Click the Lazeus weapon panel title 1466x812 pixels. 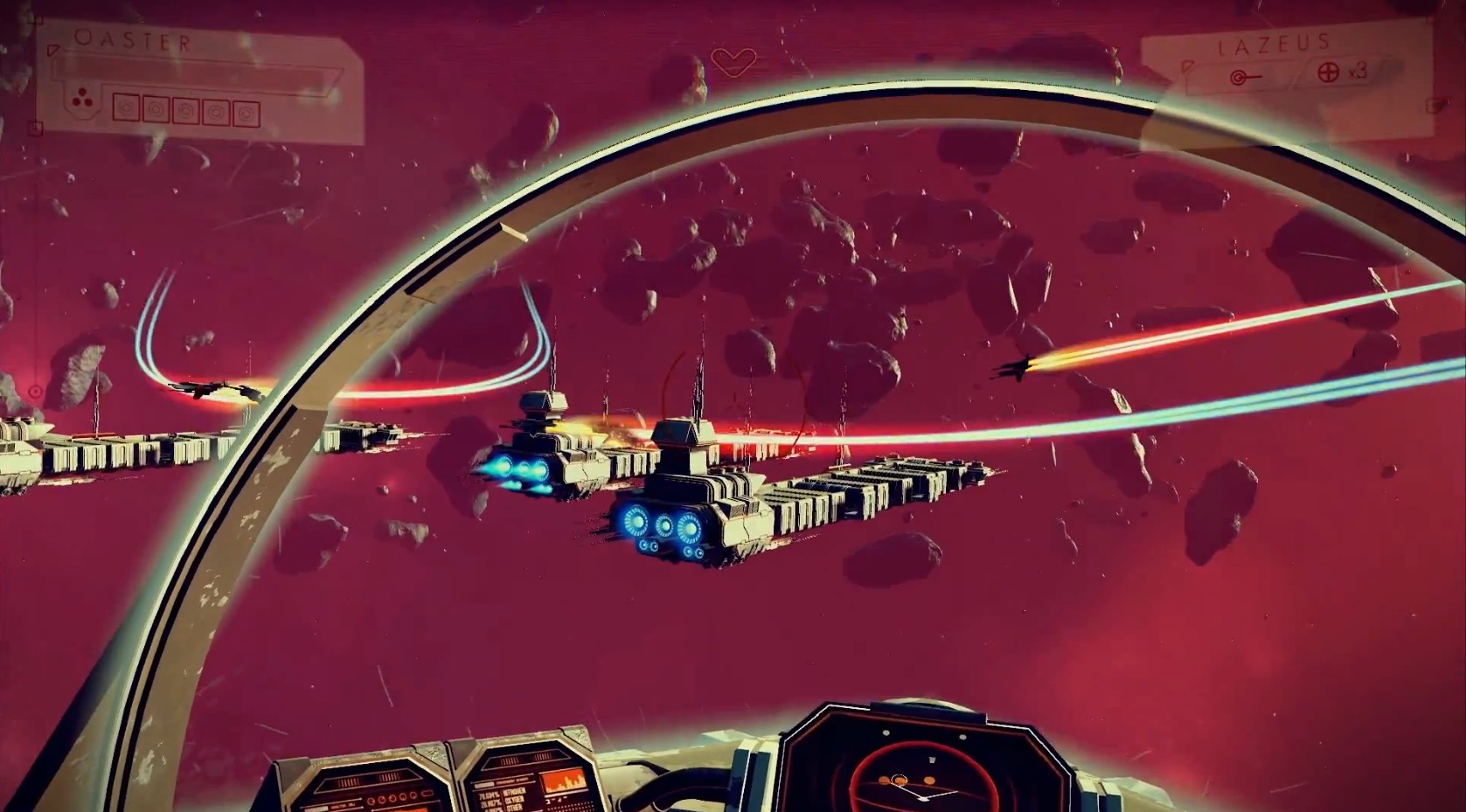[x=1275, y=44]
